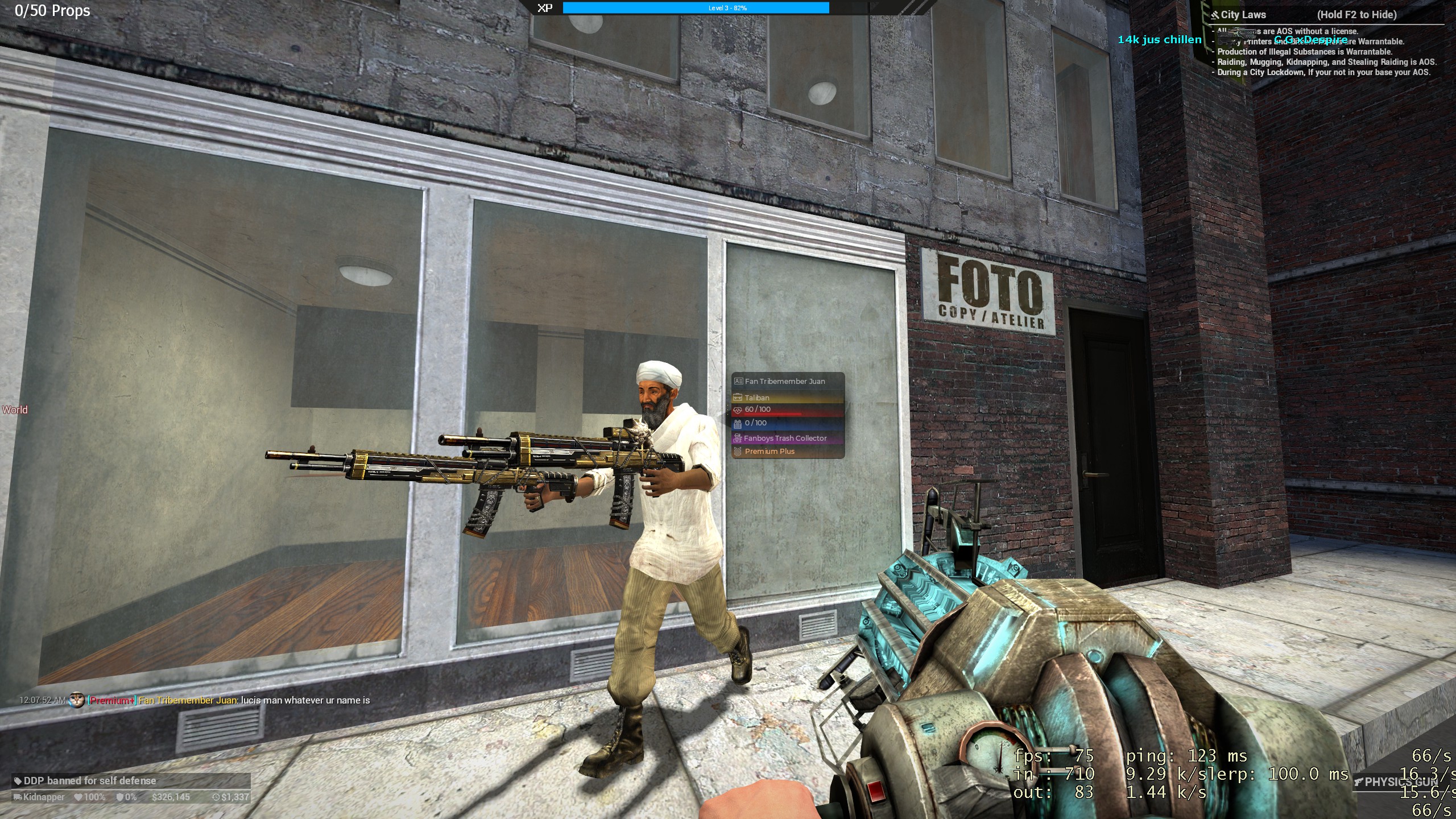Open the City Laws panel header
This screenshot has width=1456, height=819.
1243,15
